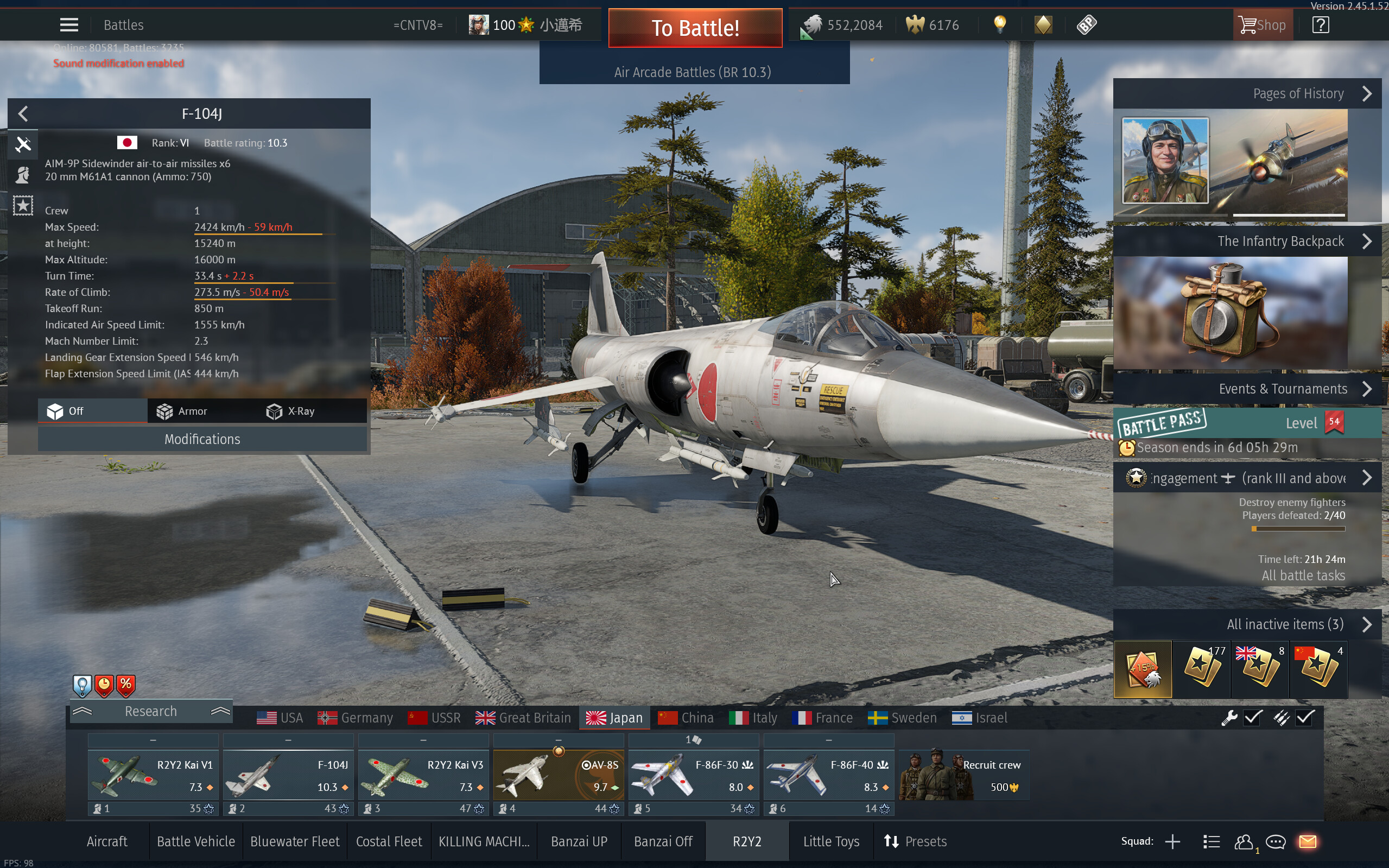Open the F-104J Modifications window

coord(202,439)
